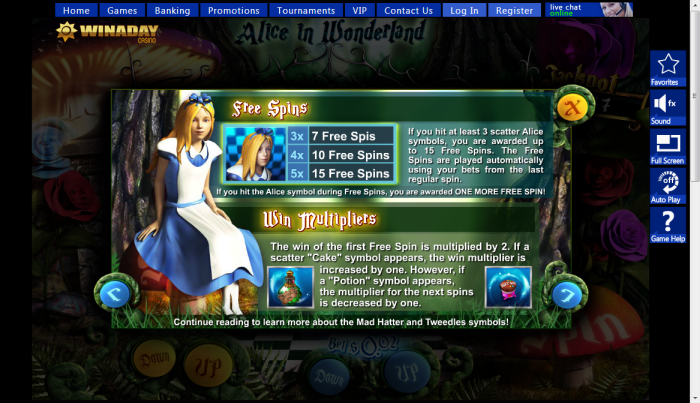Go to the Games menu
700x403 pixels.
pos(122,11)
